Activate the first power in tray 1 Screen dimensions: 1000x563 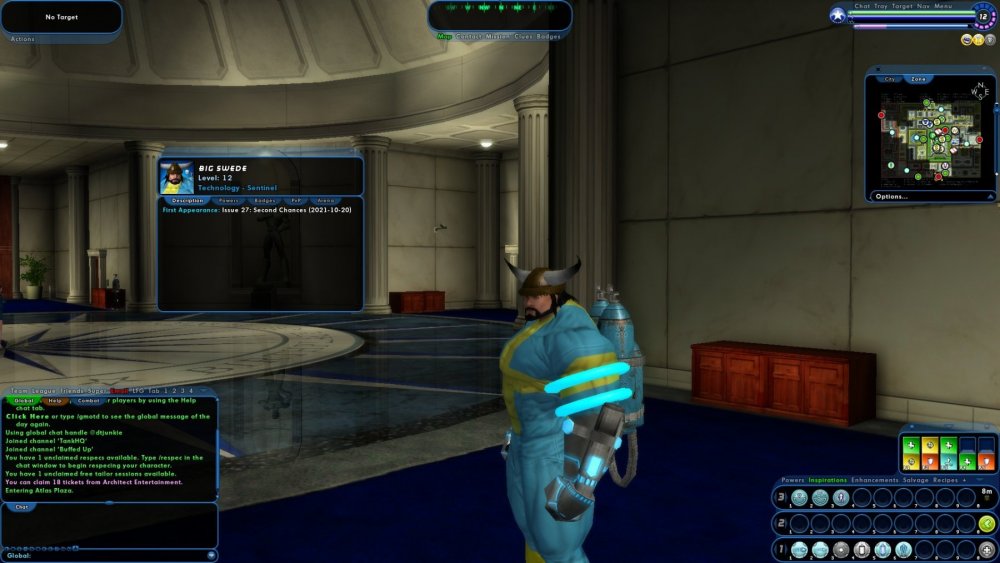coord(799,549)
